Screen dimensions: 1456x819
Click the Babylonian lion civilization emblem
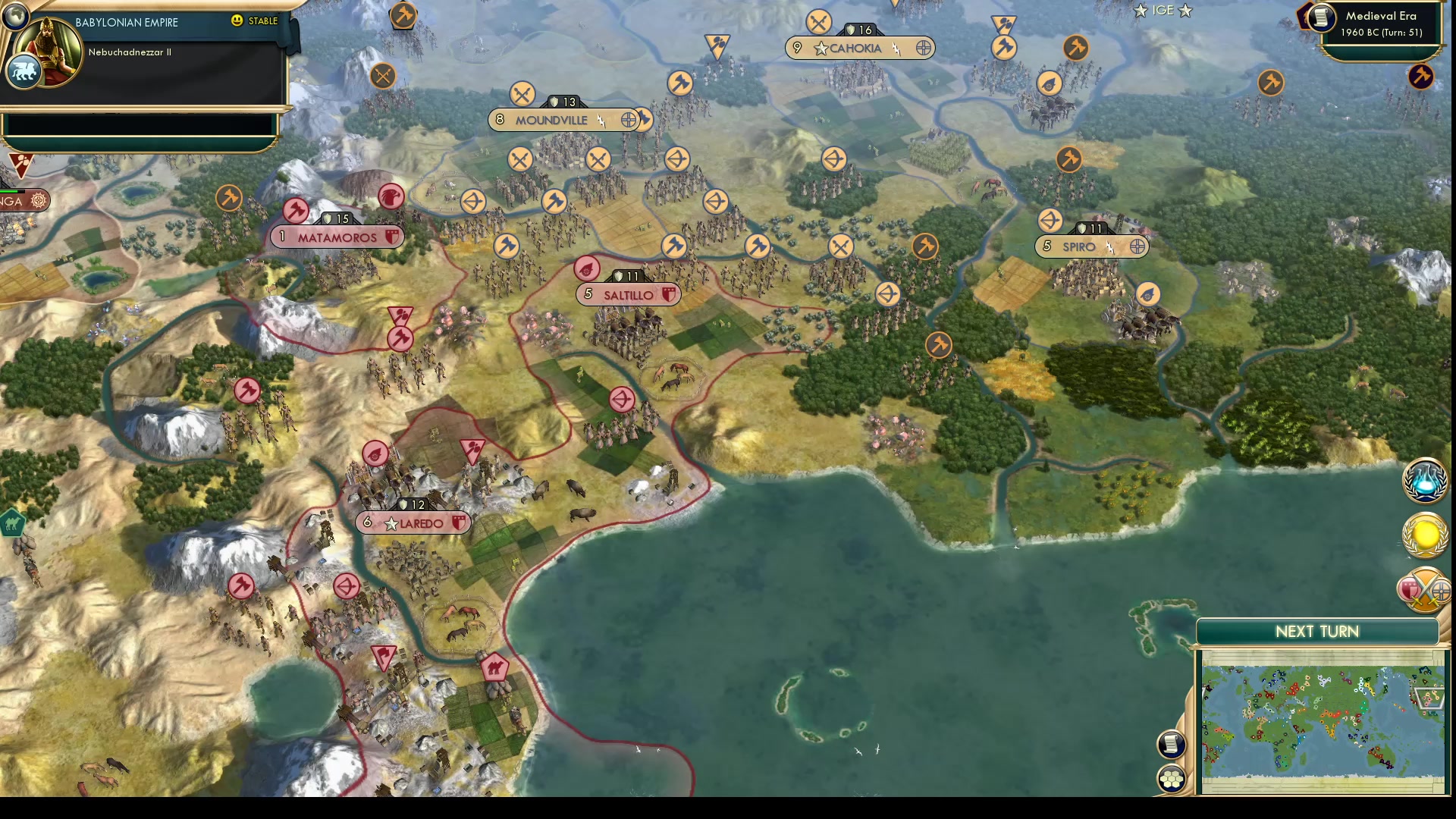point(23,71)
